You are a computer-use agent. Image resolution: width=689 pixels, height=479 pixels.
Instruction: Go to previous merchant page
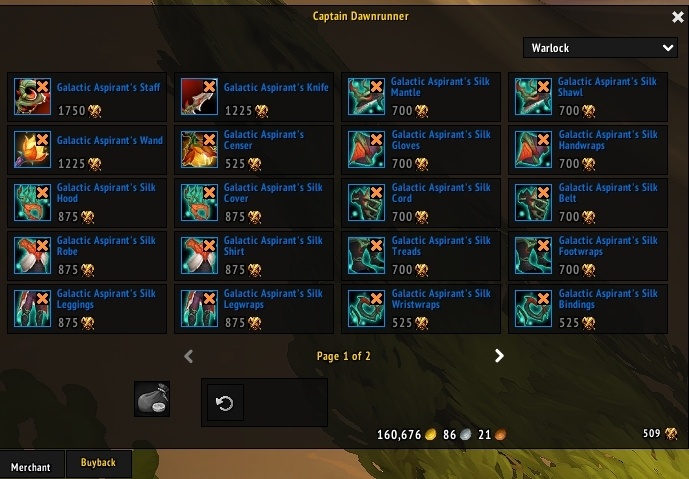tap(189, 356)
